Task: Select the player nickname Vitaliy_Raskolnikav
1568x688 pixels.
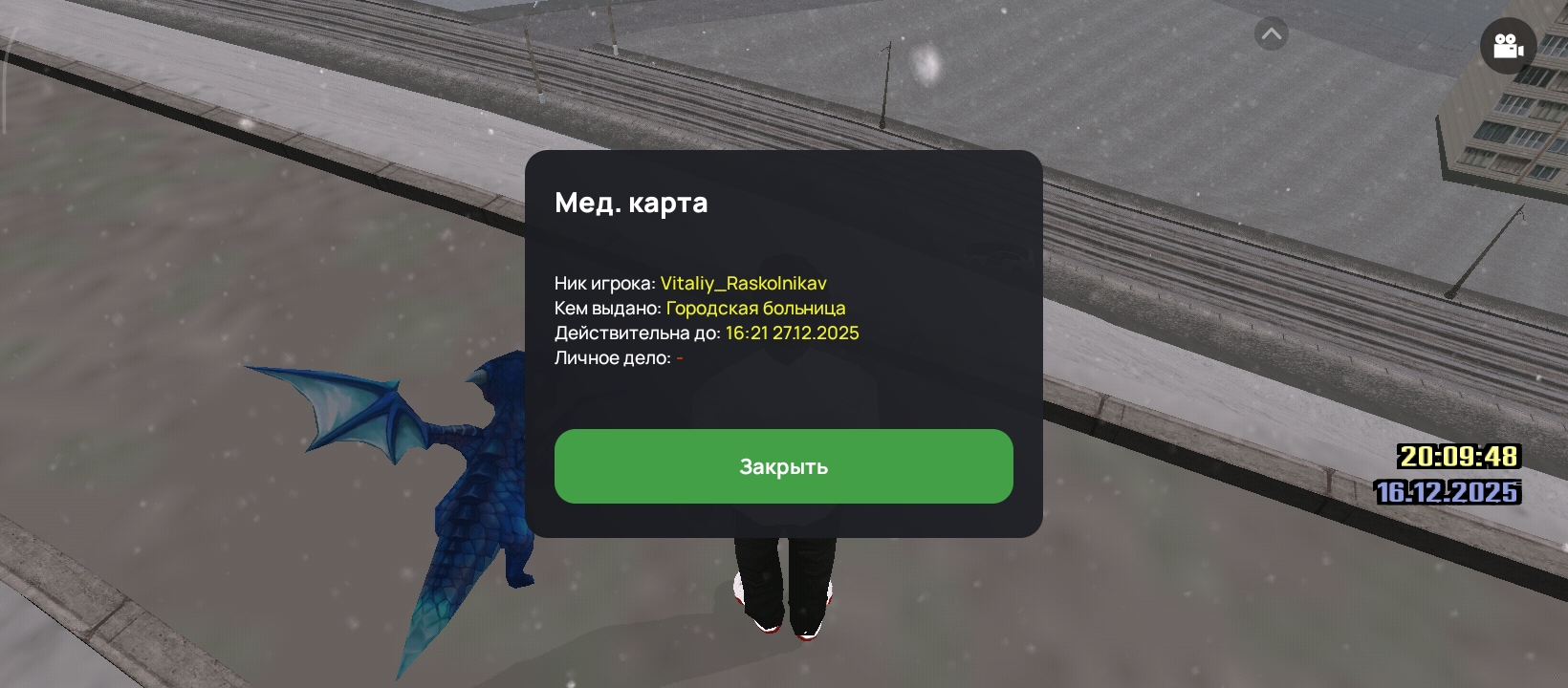Action: [745, 282]
